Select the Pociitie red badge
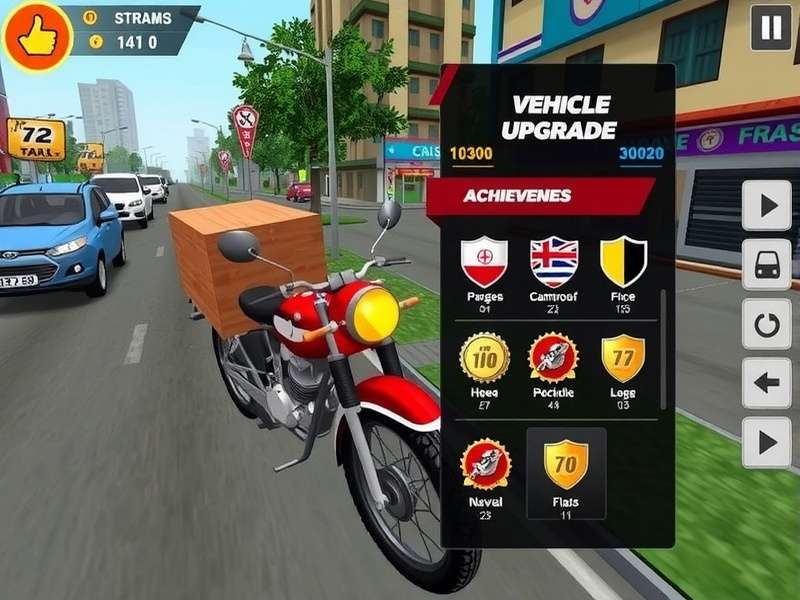 [x=554, y=358]
